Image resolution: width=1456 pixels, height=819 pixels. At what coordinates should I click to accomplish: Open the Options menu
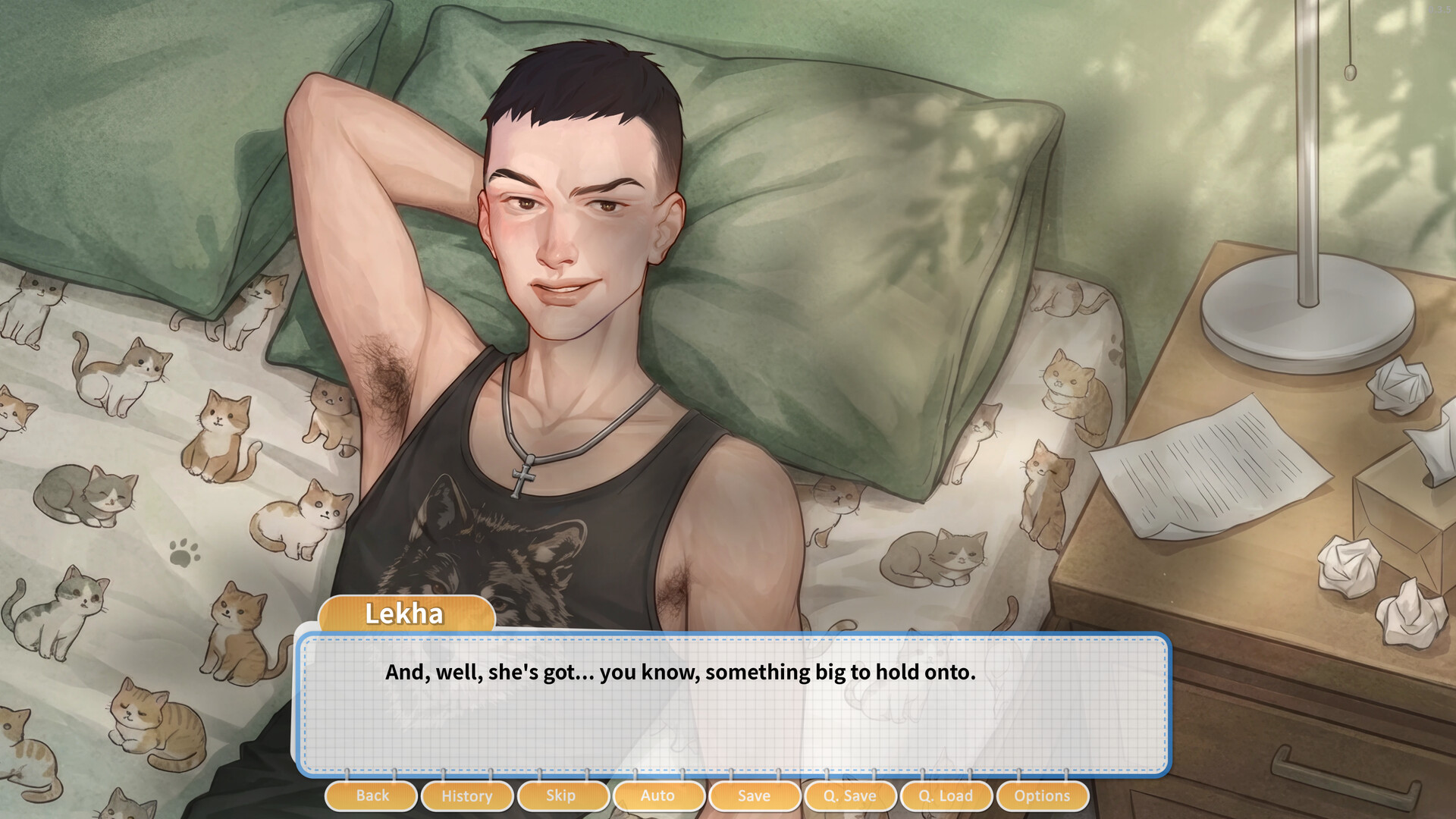(1042, 795)
